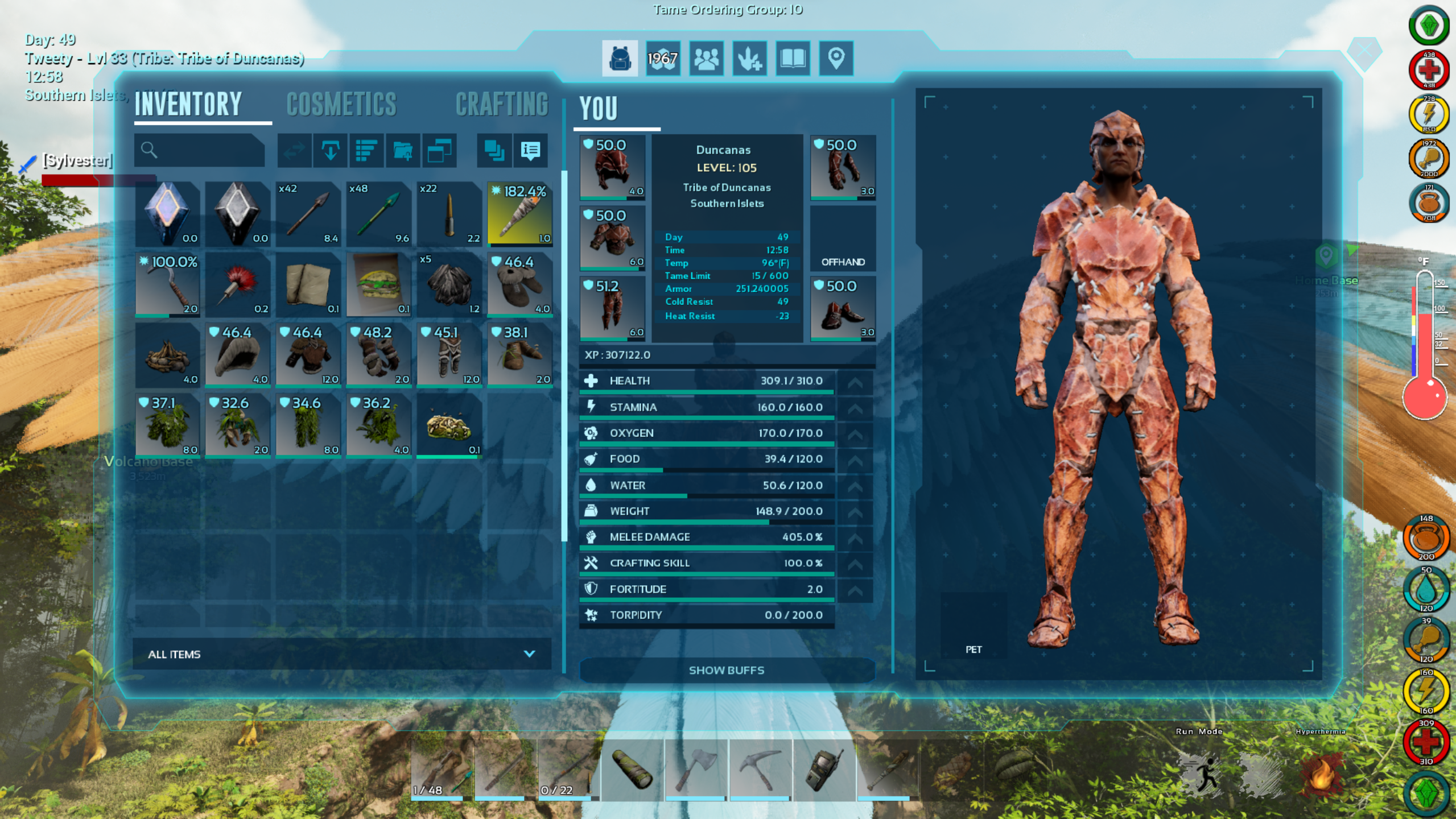The width and height of the screenshot is (1456, 819).
Task: Click the Pet slot in character preview
Action: tap(974, 626)
